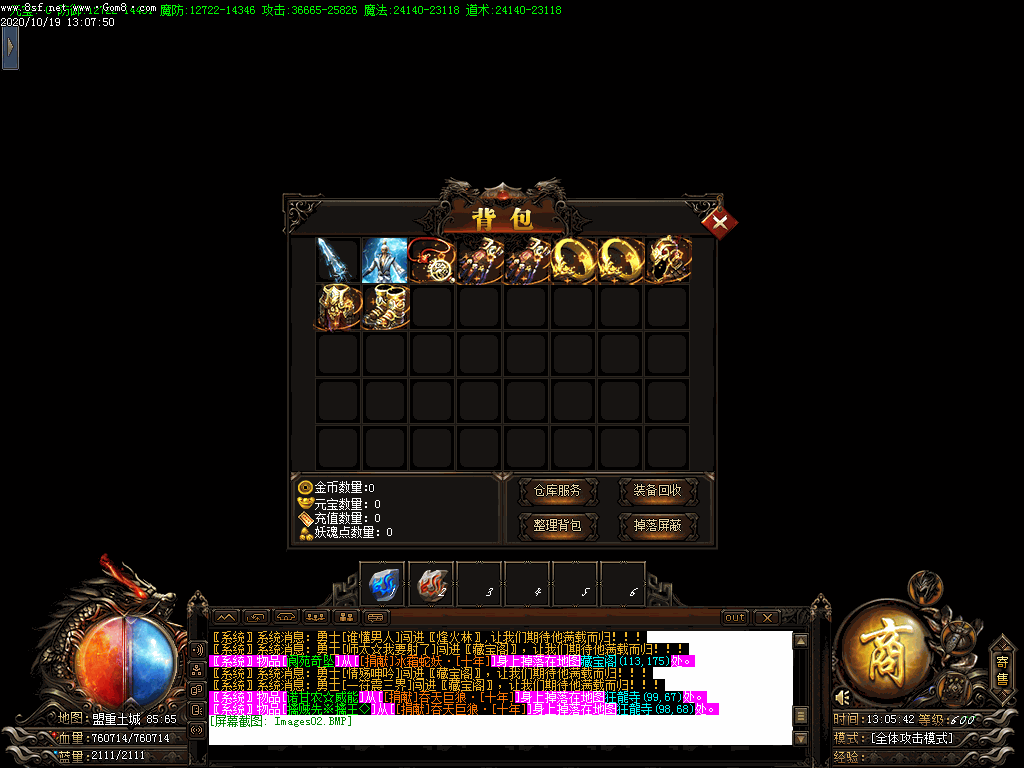This screenshot has height=768, width=1024.
Task: Open the dark helmet round icon
Action: (925, 586)
